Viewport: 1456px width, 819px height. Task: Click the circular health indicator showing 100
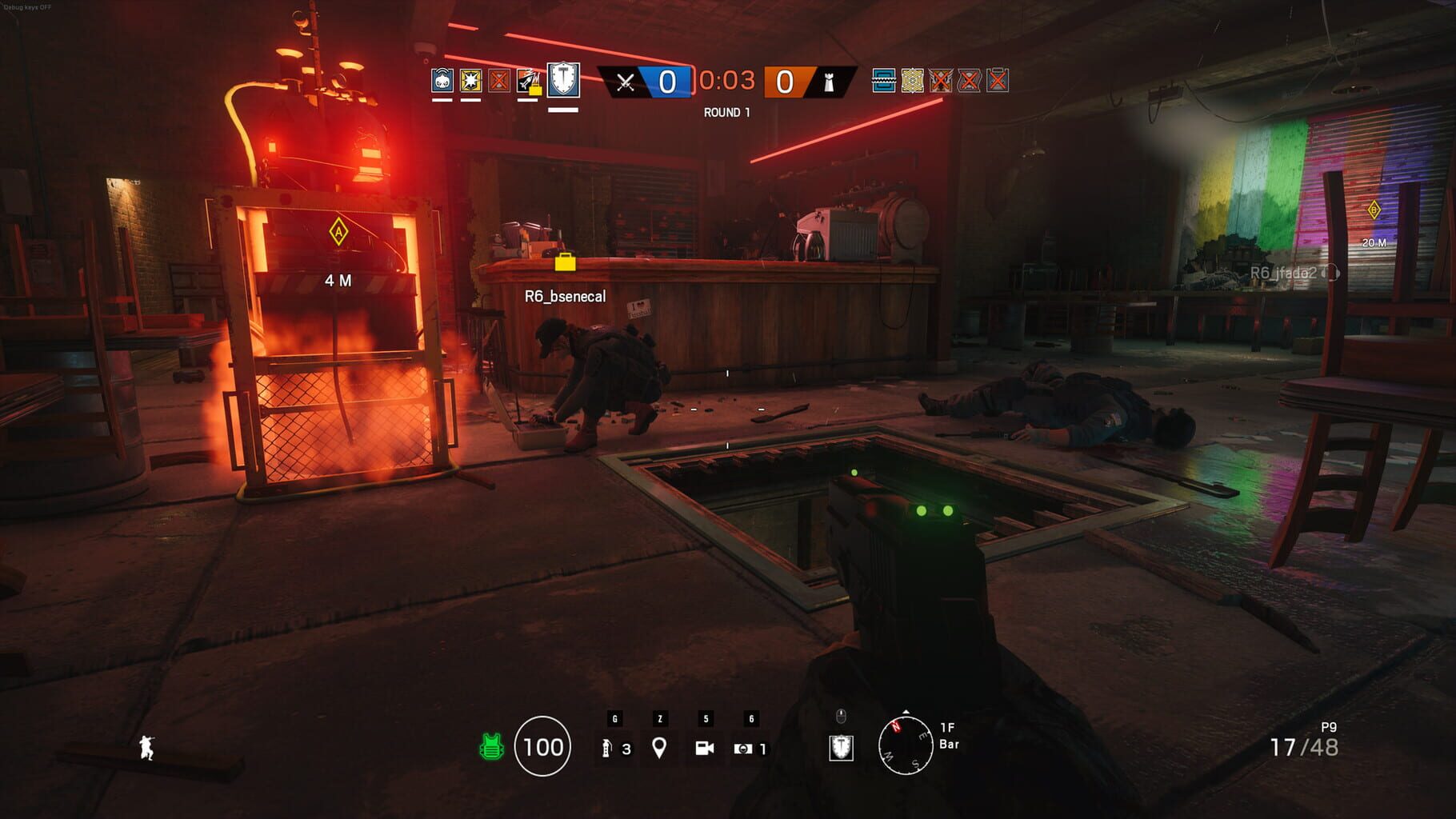pyautogui.click(x=544, y=748)
